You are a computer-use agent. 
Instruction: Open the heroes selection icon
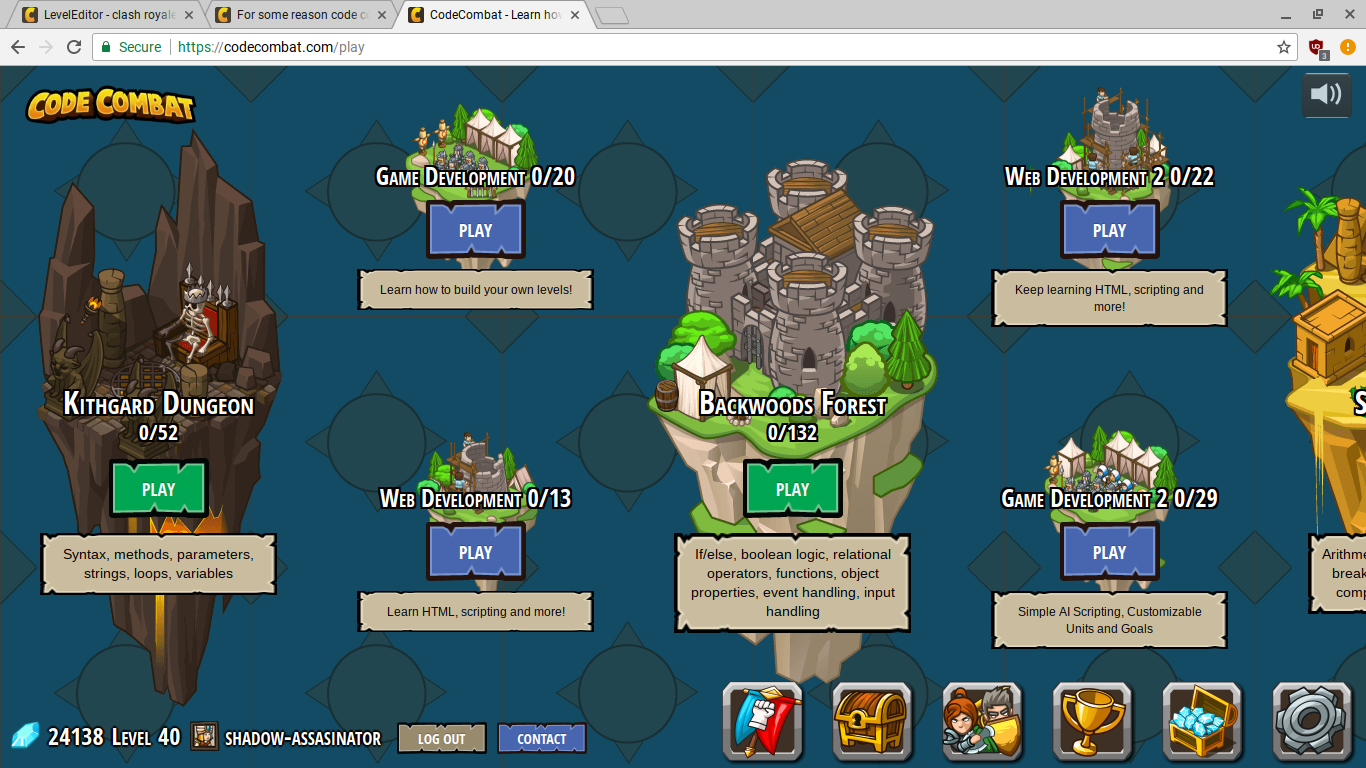982,720
